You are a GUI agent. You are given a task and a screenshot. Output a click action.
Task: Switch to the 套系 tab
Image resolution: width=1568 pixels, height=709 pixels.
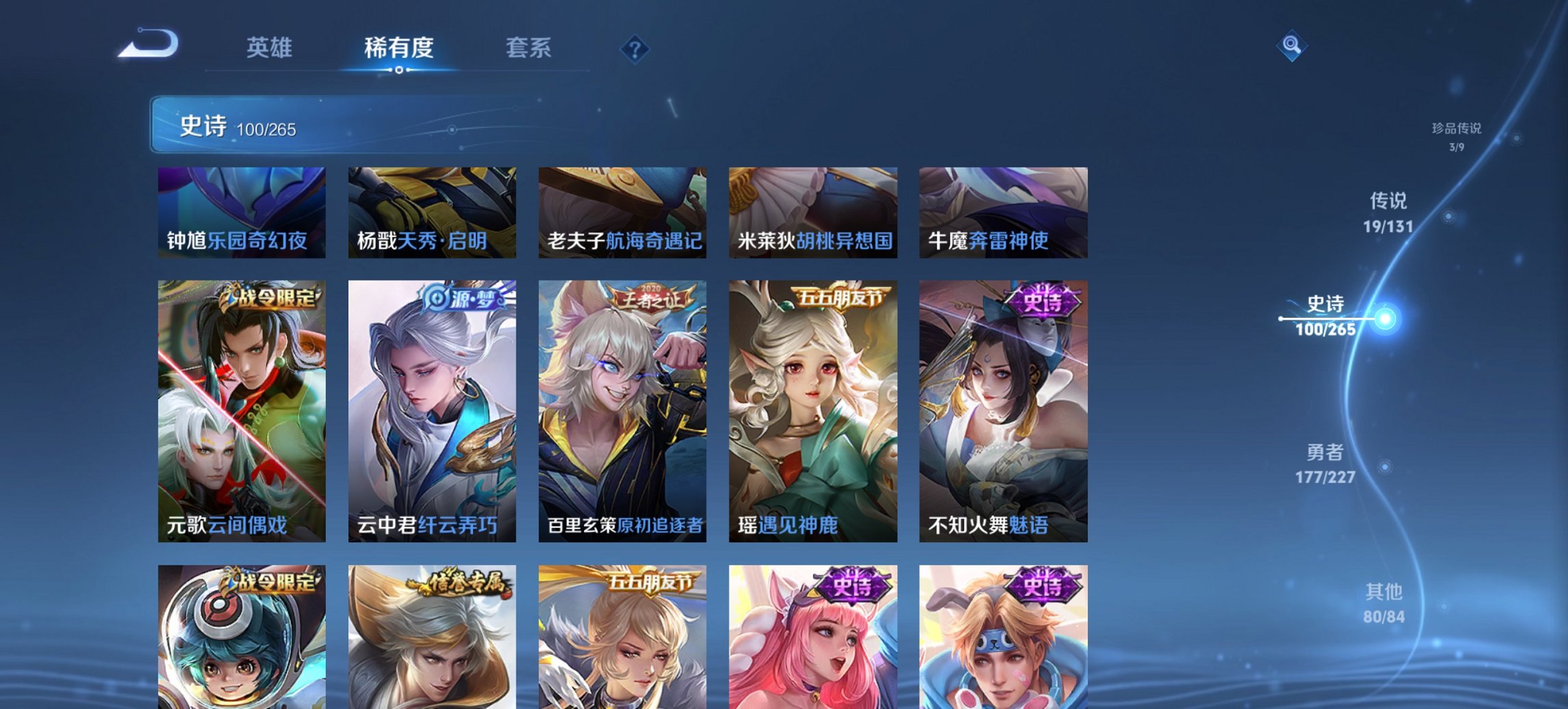528,48
